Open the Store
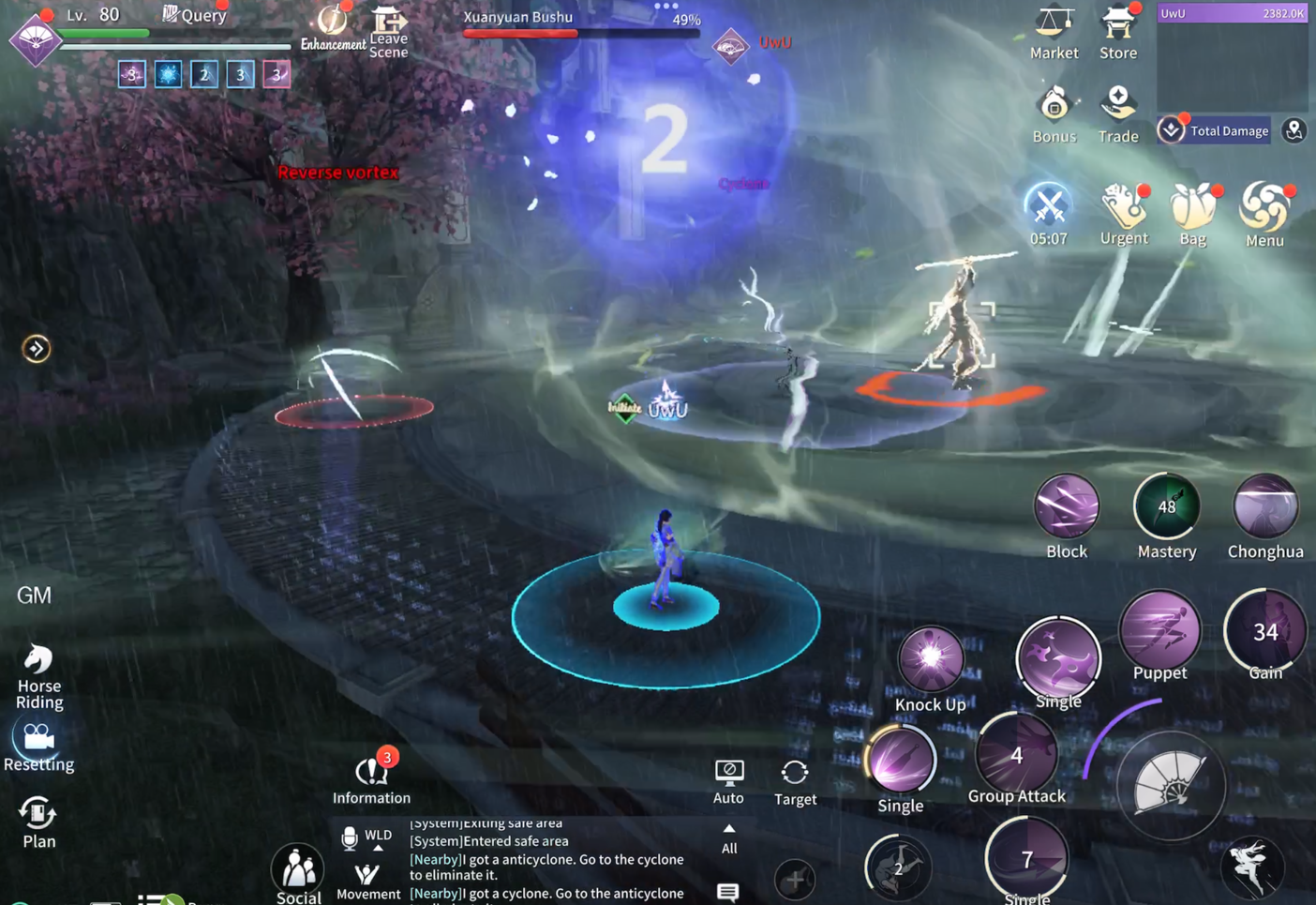This screenshot has height=905, width=1316. click(x=1118, y=30)
